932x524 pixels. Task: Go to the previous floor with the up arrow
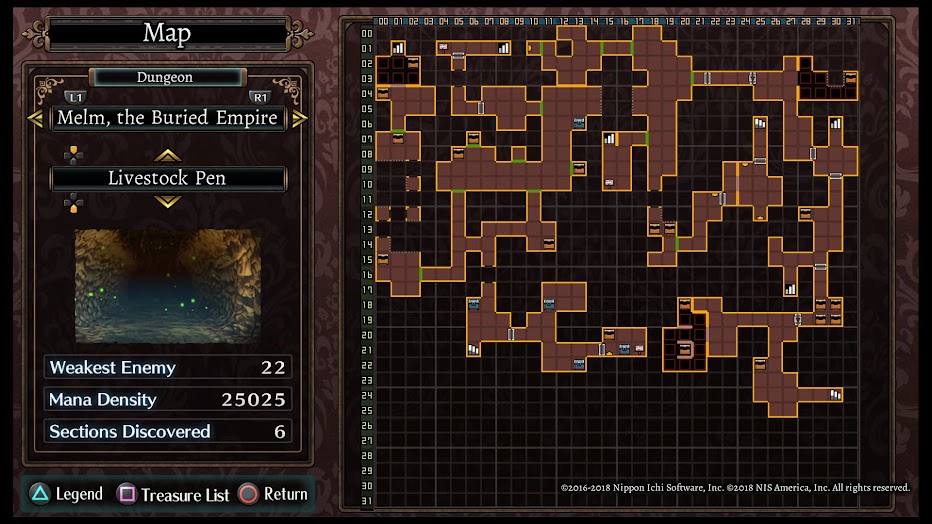tap(167, 155)
